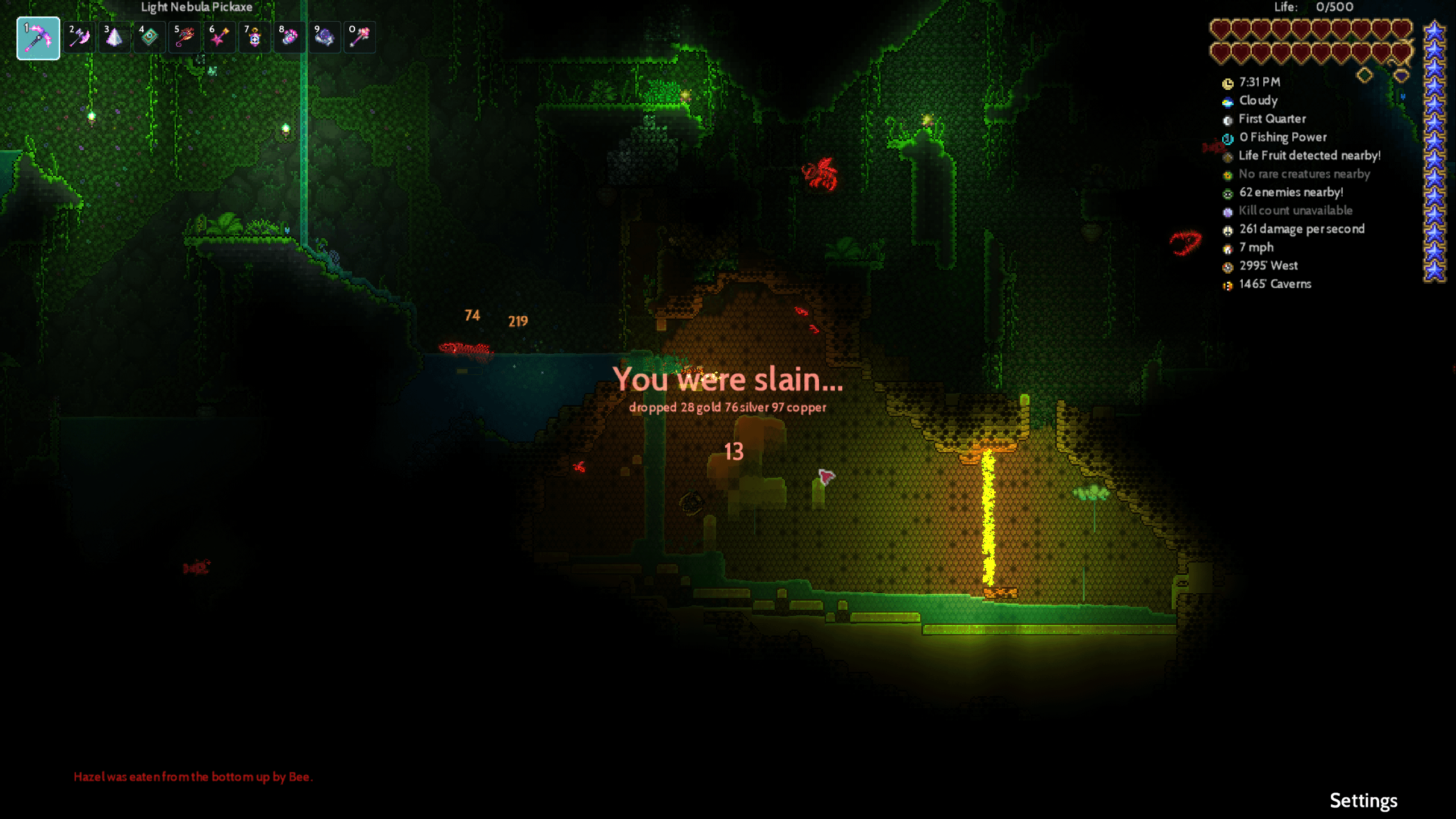Viewport: 1456px width, 819px height.
Task: Select the purple axe in slot 2
Action: point(79,38)
